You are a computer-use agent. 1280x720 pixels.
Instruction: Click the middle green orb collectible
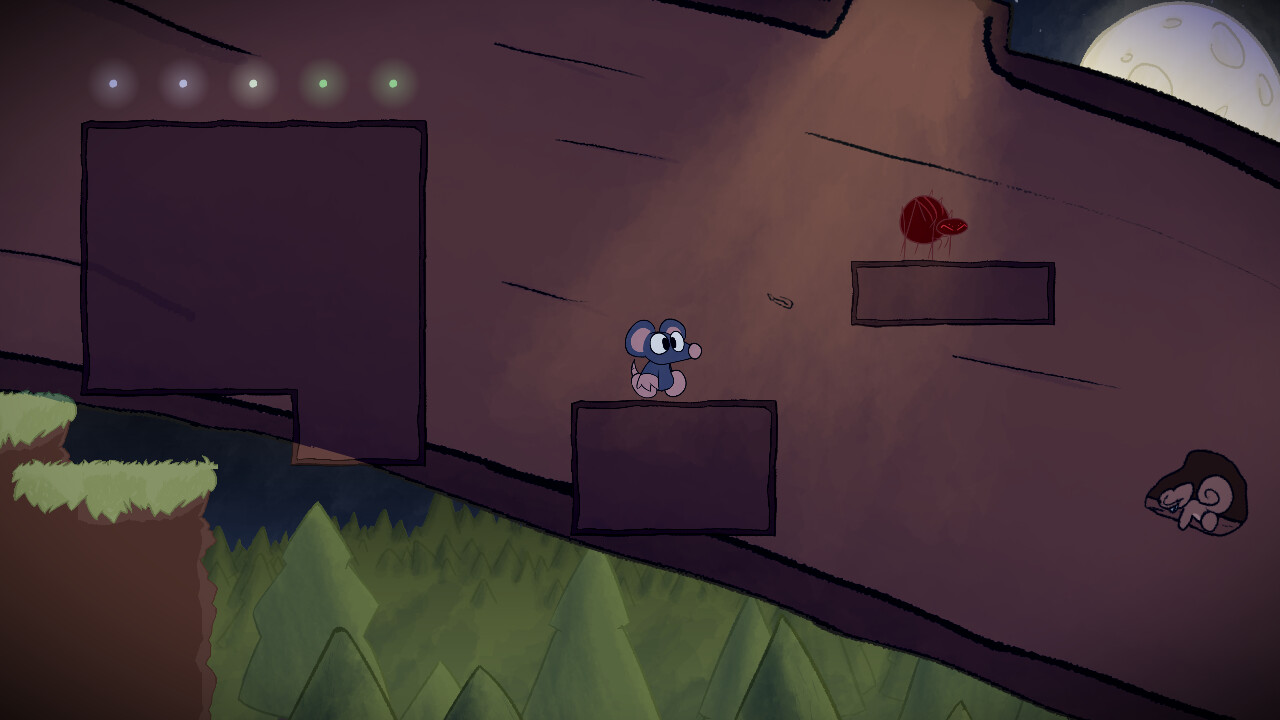251,84
